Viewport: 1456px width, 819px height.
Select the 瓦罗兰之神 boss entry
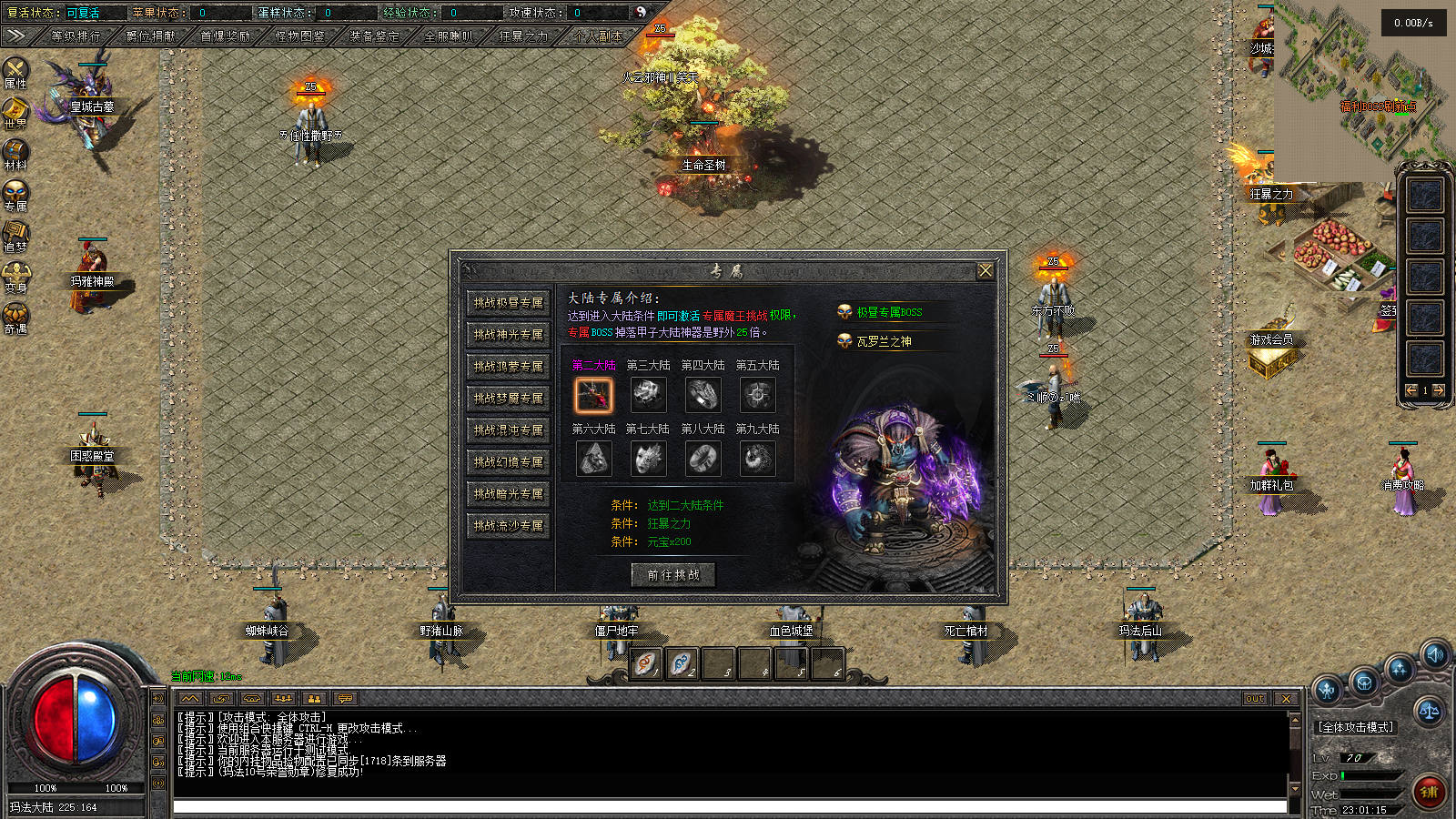point(883,341)
